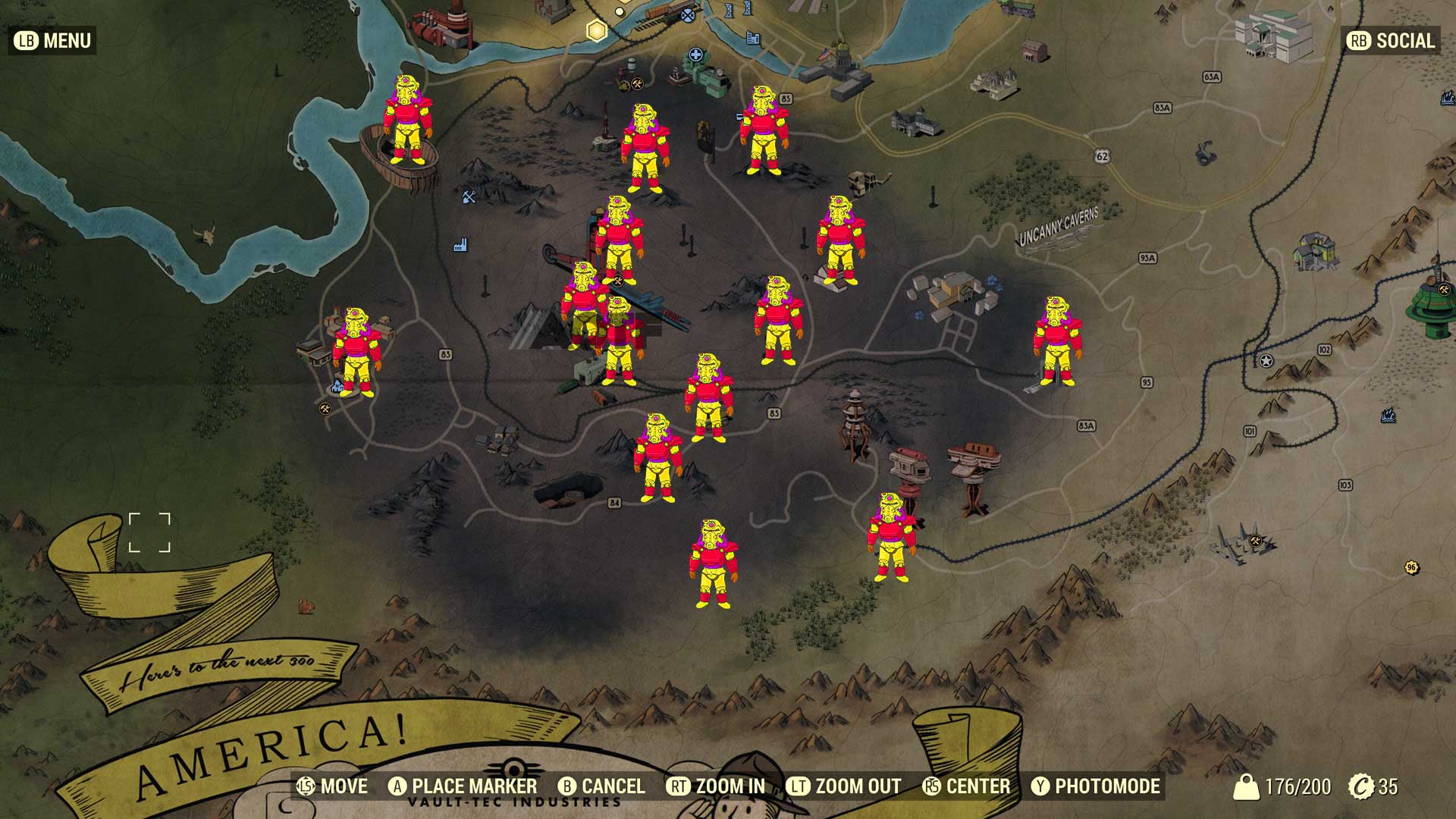The height and width of the screenshot is (819, 1456).
Task: Select the railroad crossing map icon
Action: tap(687, 14)
